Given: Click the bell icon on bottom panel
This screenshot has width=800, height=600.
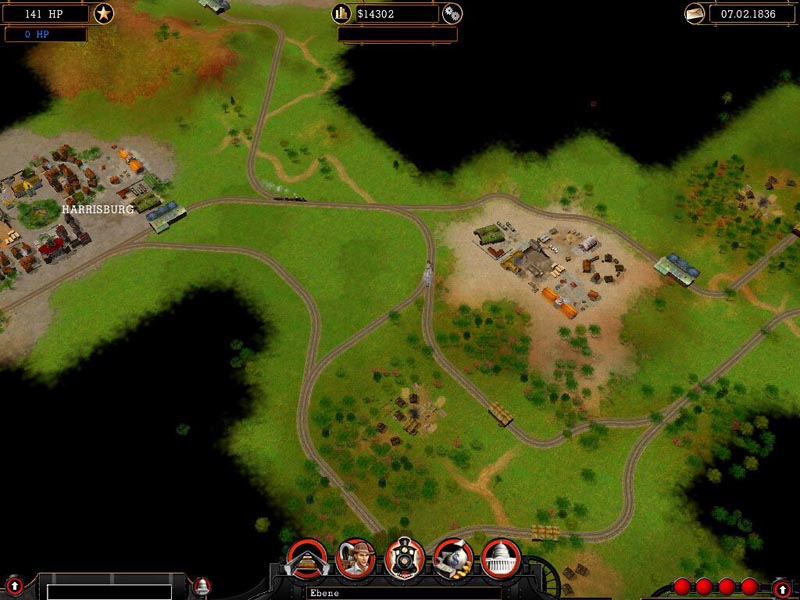Looking at the screenshot, I should click(202, 585).
